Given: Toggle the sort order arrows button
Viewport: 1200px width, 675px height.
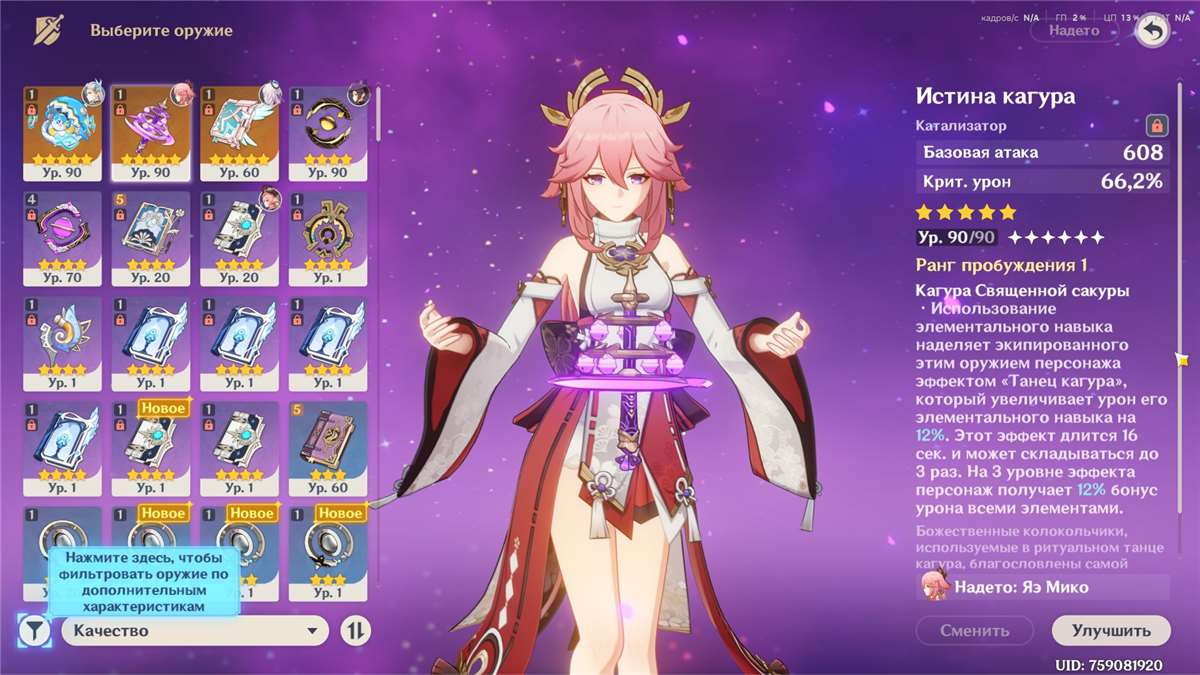Looking at the screenshot, I should (x=356, y=630).
